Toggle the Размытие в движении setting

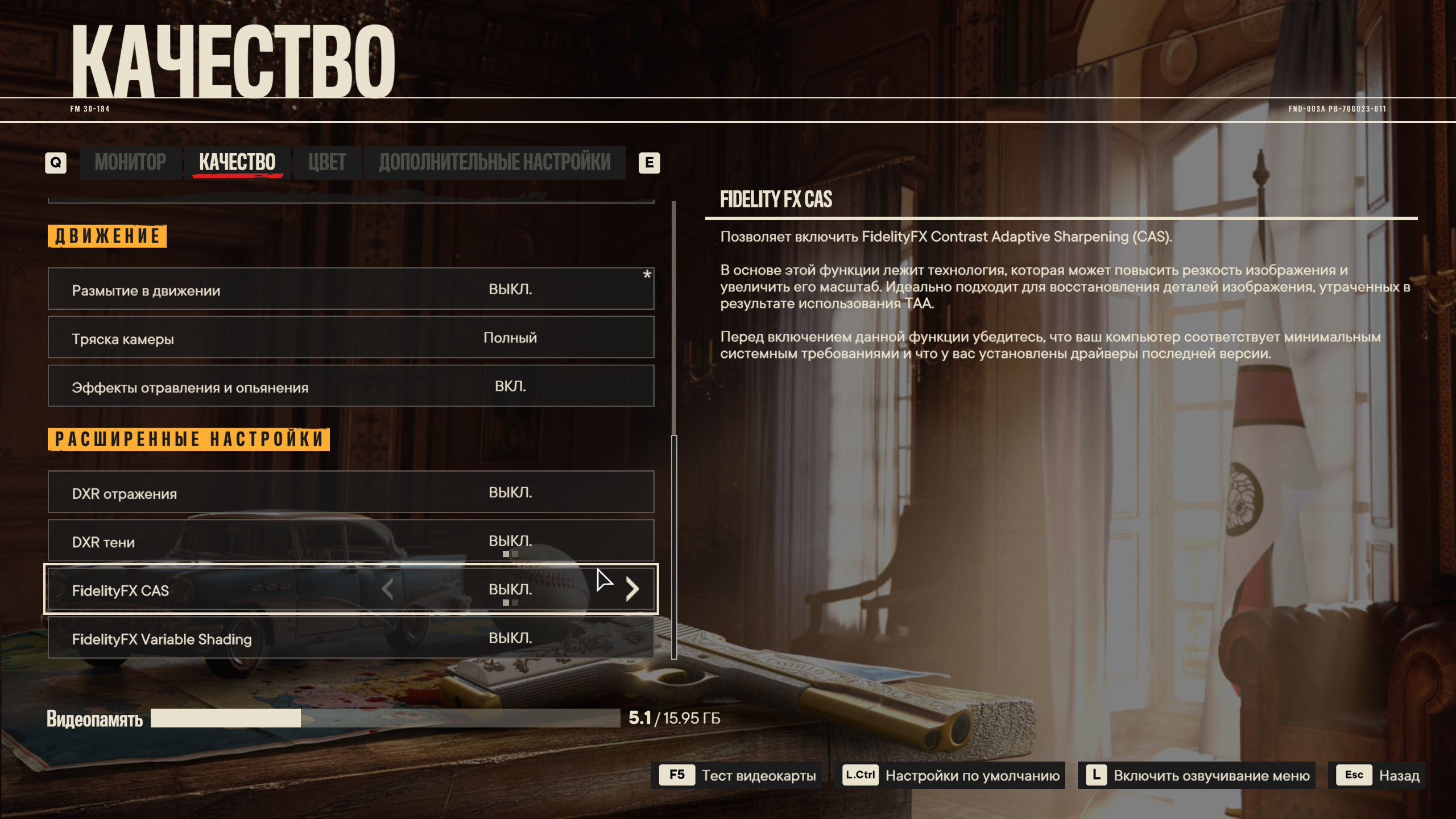click(x=351, y=289)
